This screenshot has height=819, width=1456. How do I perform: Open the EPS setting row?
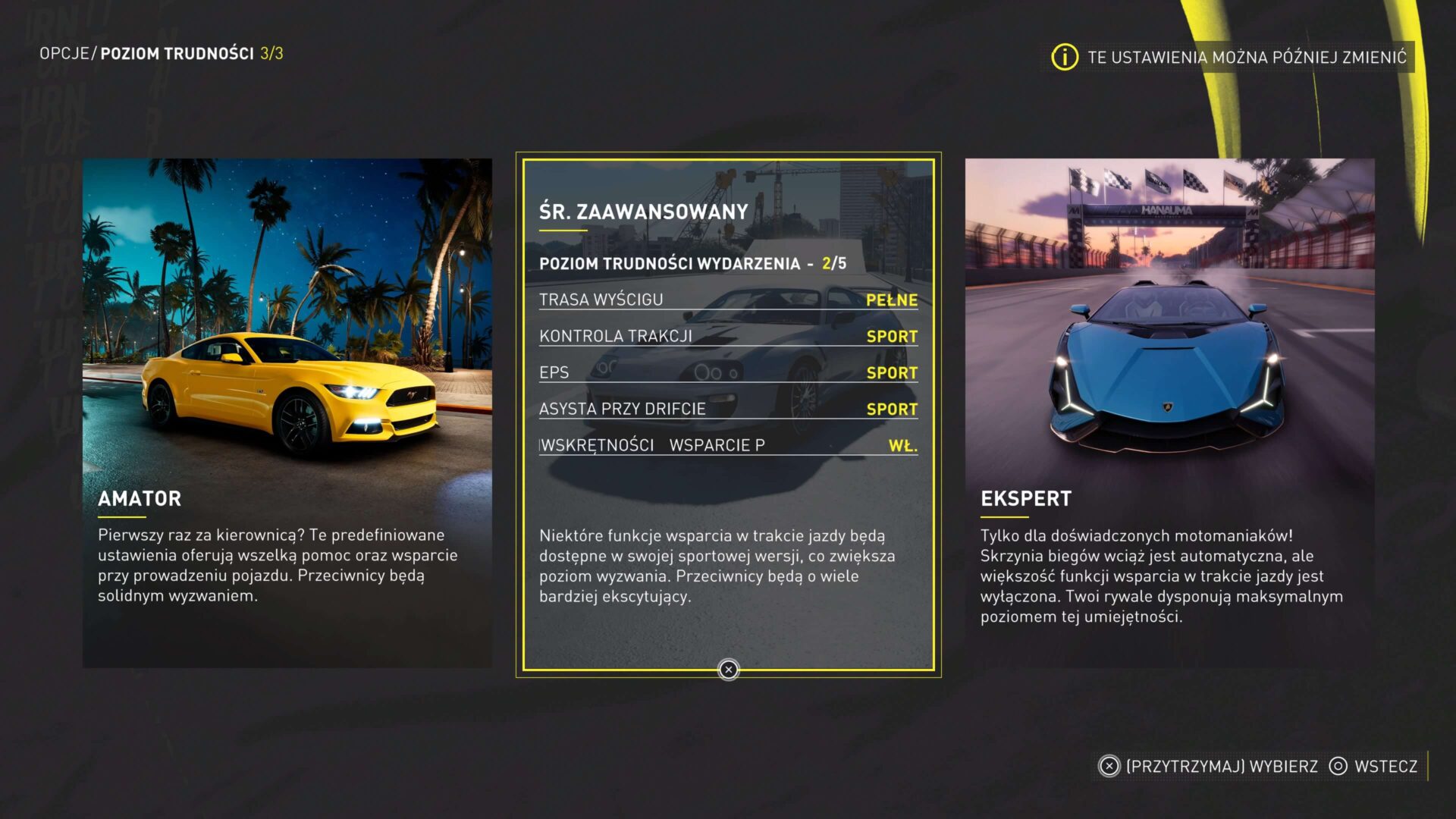click(x=728, y=372)
